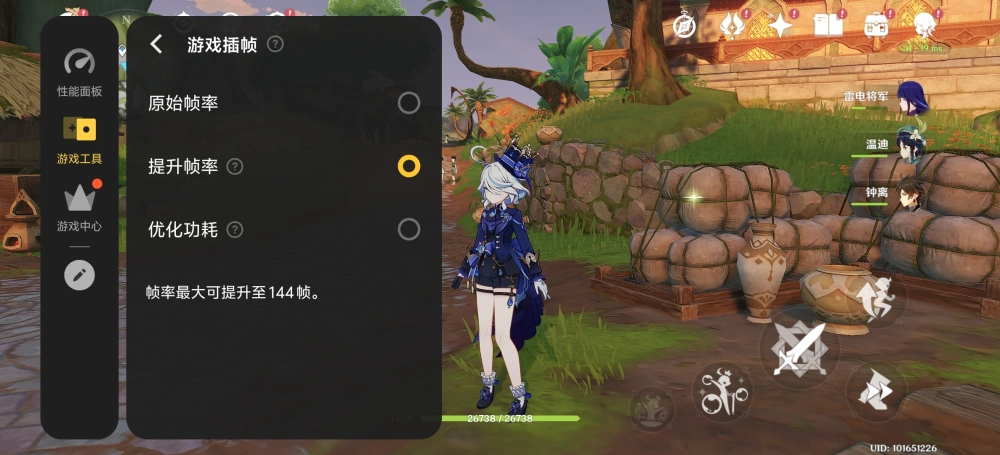Select the 原始帧率 radio option

(x=408, y=102)
